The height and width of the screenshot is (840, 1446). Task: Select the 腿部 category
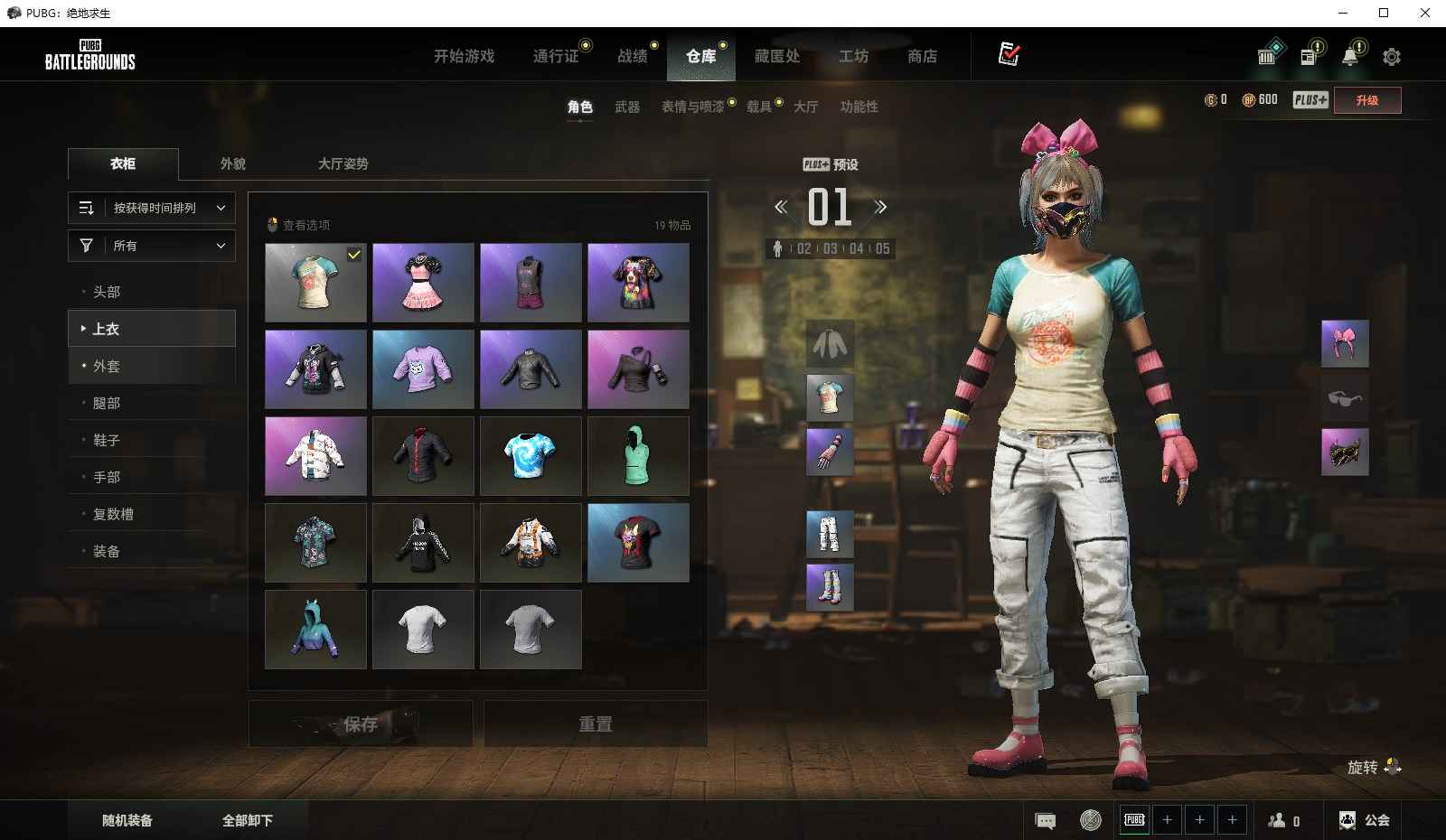(107, 403)
